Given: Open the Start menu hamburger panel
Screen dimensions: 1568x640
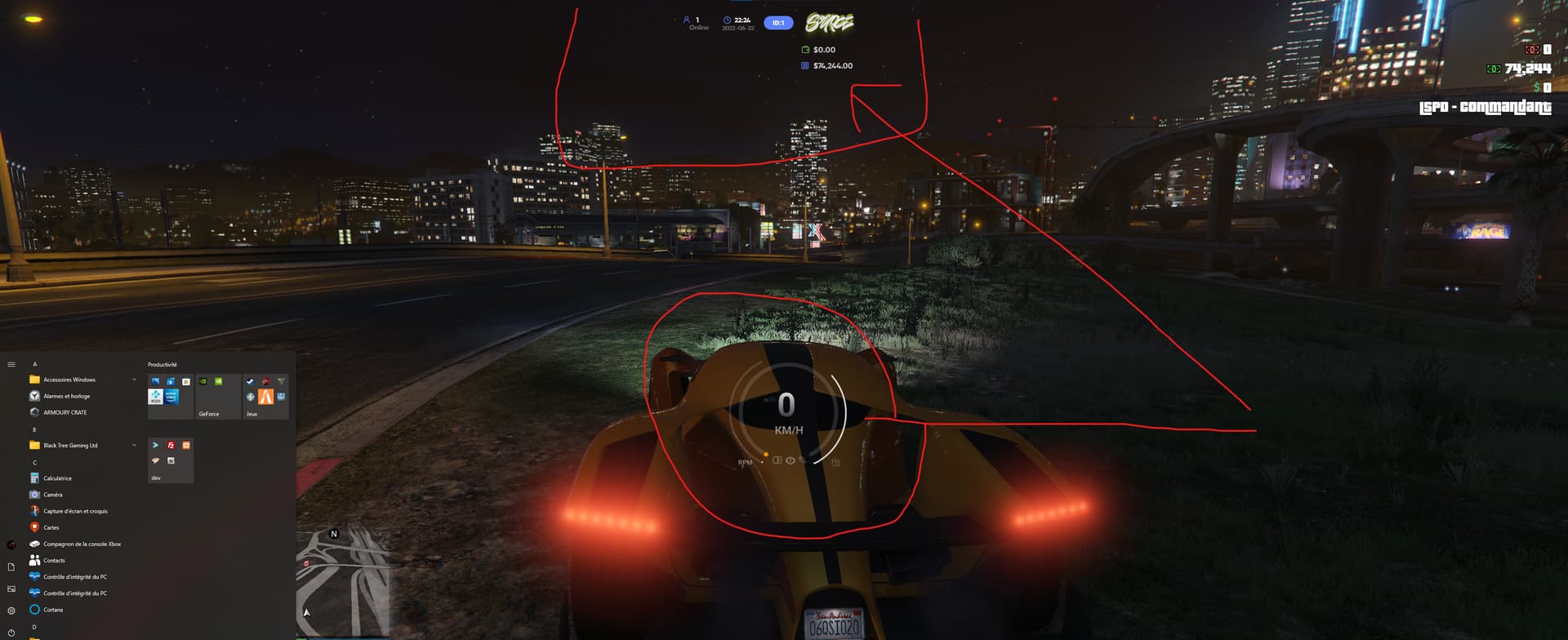Looking at the screenshot, I should point(10,364).
